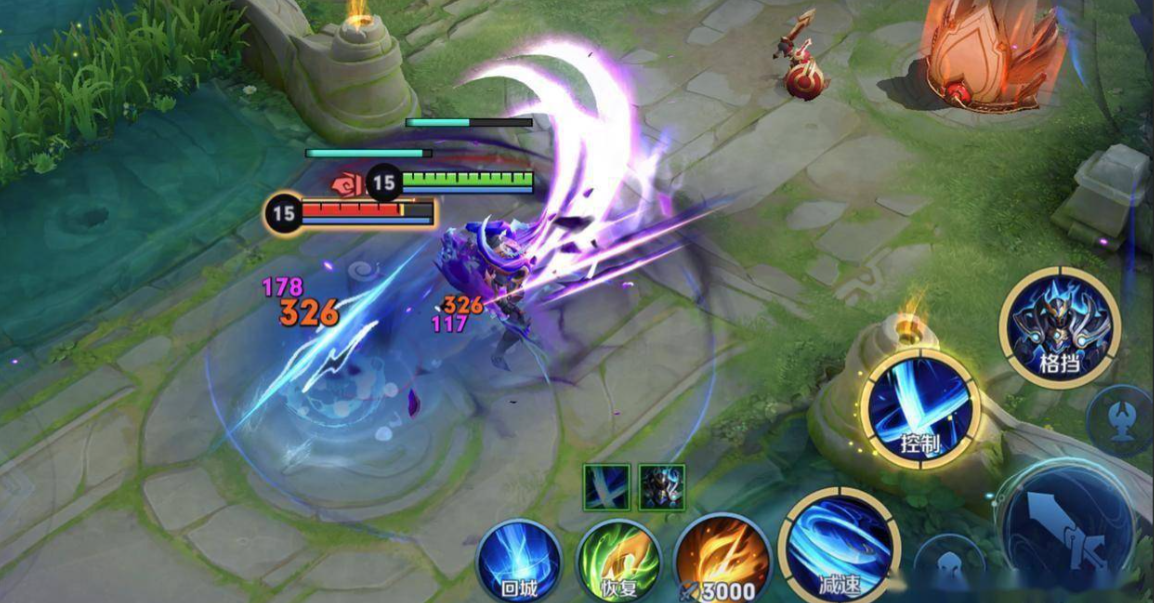Select the crossed-blades buff icon
This screenshot has width=1154, height=603.
[607, 487]
